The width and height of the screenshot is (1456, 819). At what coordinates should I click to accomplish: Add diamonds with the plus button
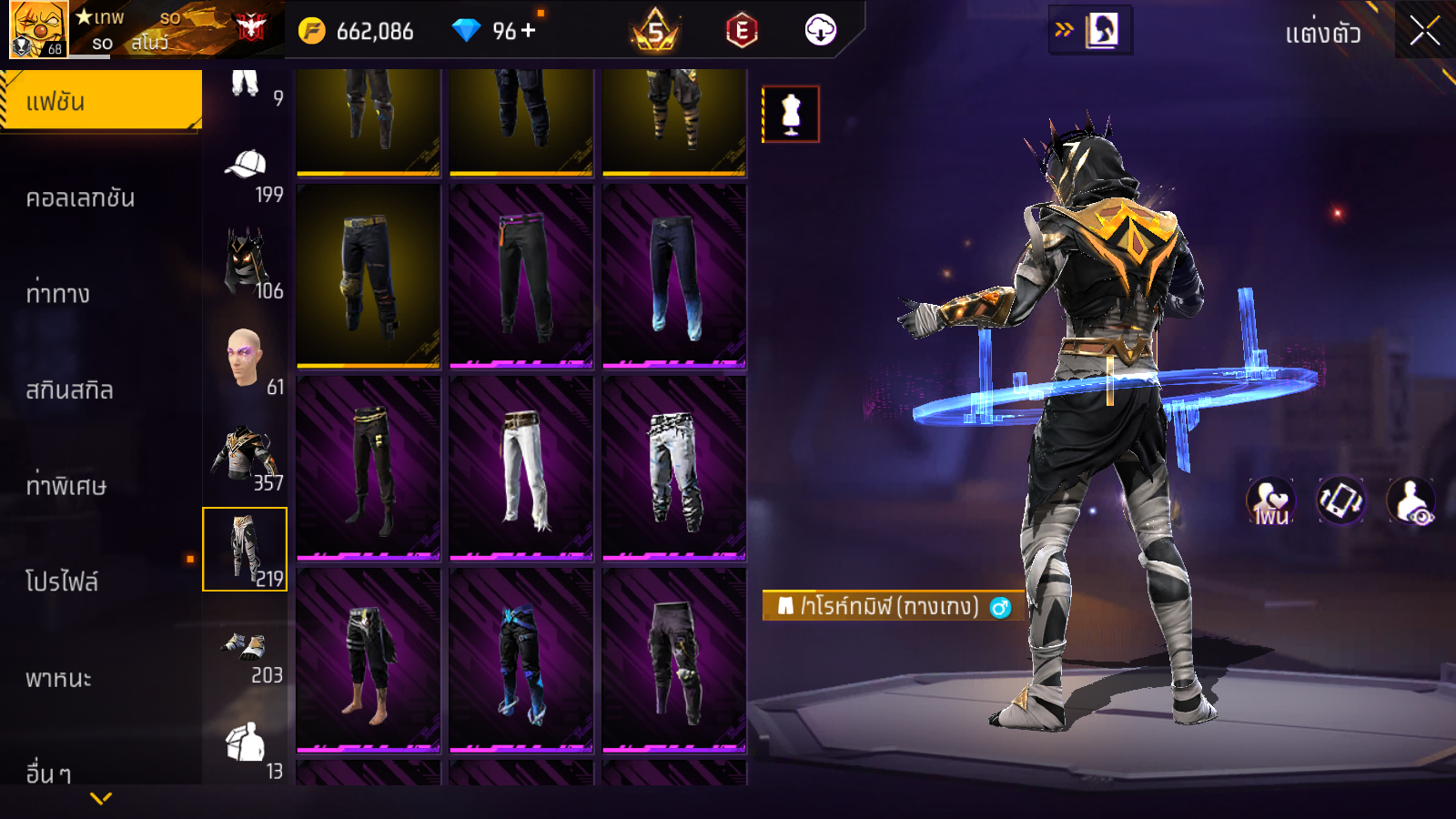point(529,31)
